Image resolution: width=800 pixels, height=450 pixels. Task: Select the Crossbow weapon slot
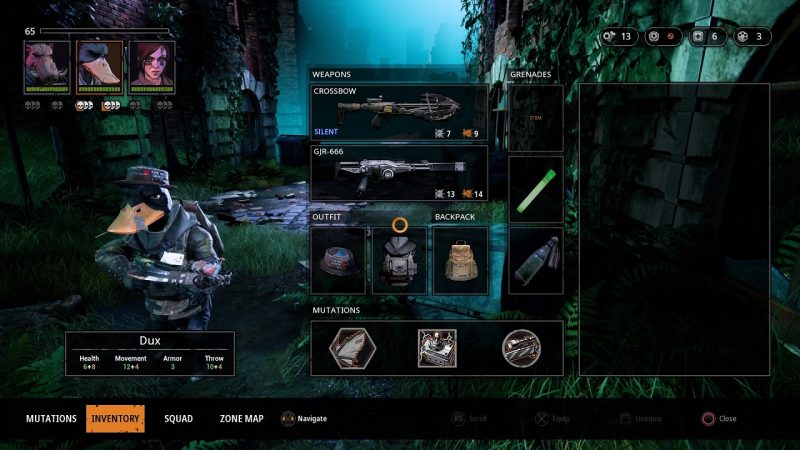tap(399, 112)
